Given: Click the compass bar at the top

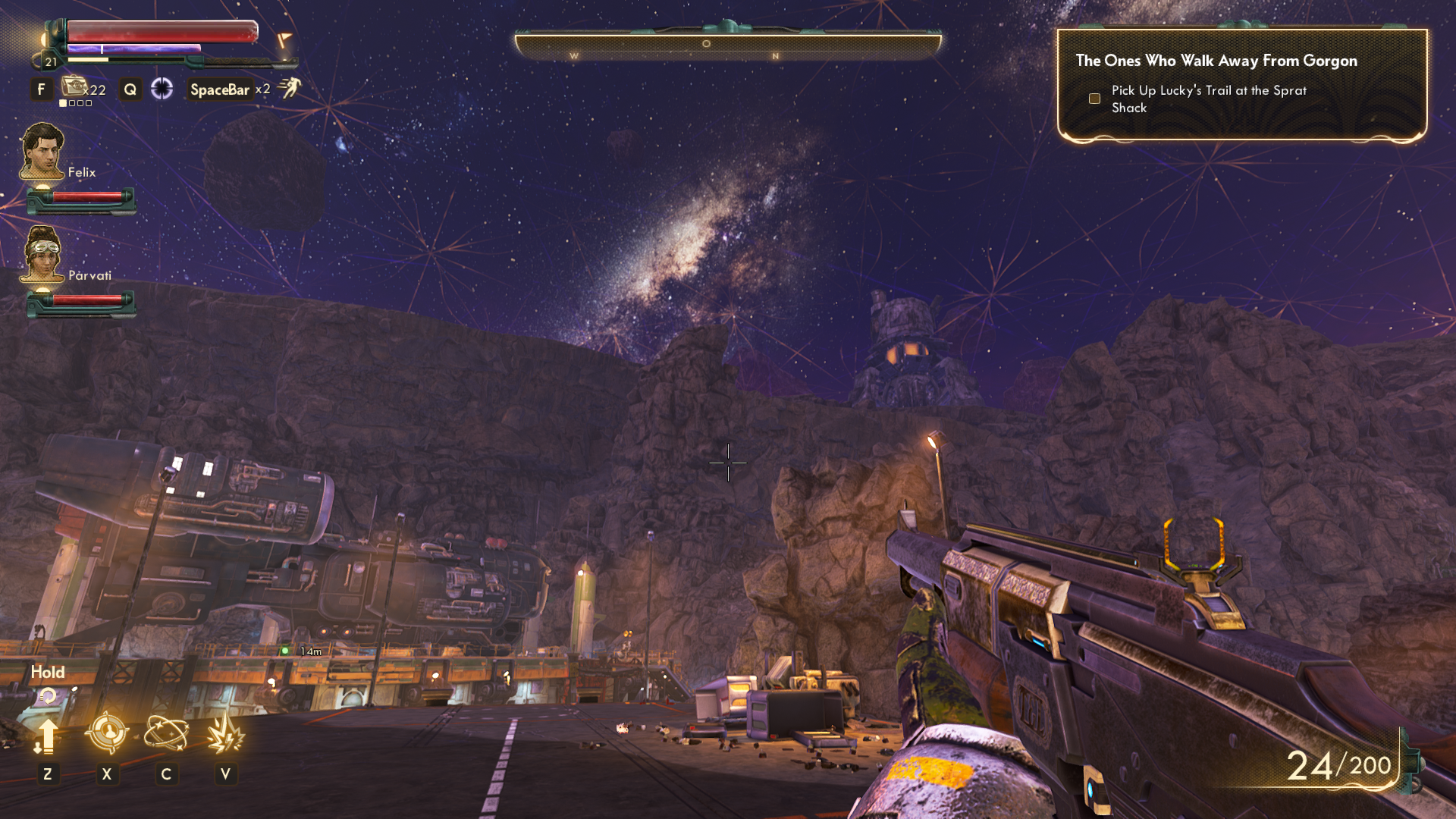Looking at the screenshot, I should click(728, 45).
